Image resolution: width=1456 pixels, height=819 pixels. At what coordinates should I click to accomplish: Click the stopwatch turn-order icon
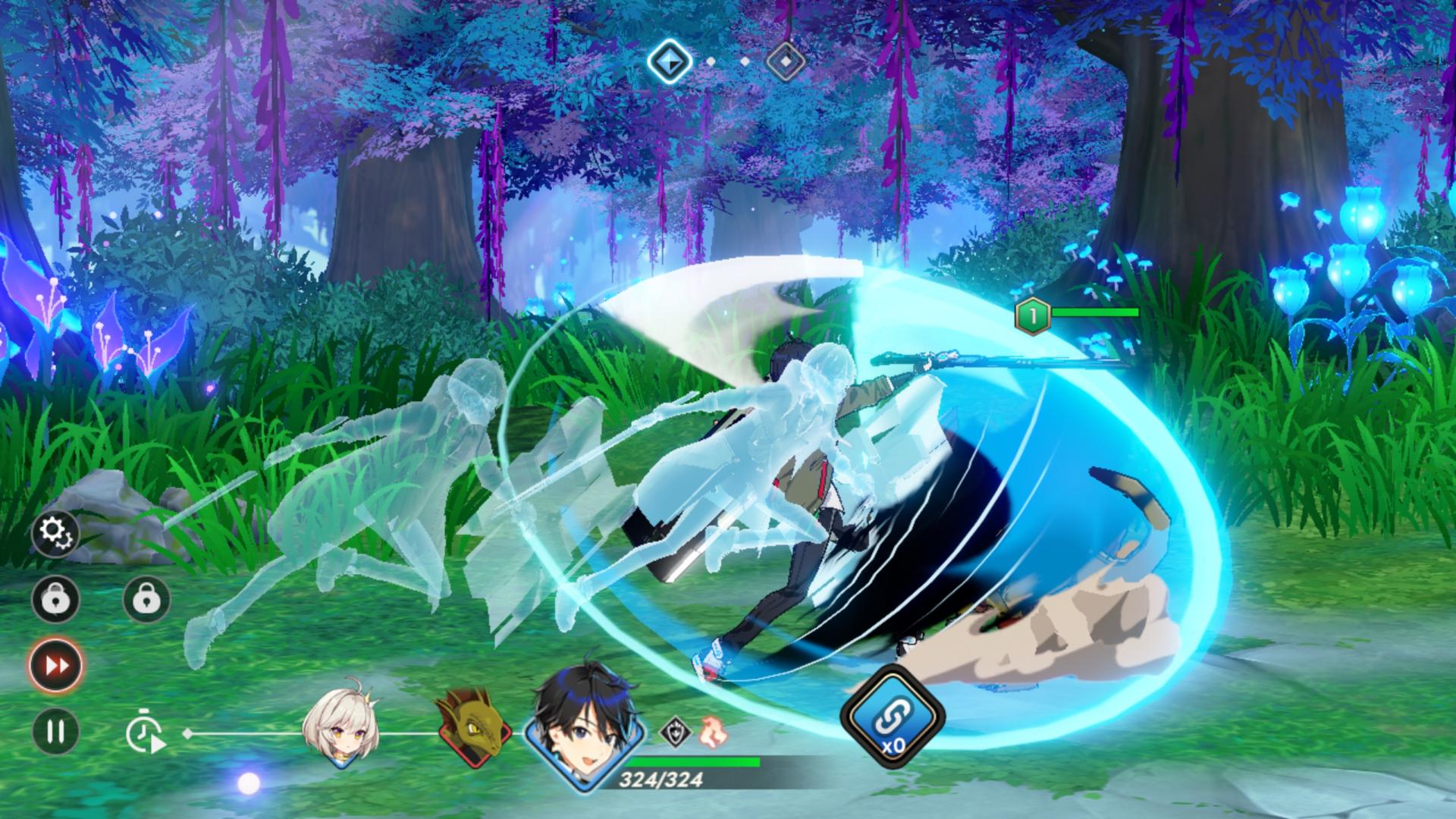pyautogui.click(x=145, y=733)
